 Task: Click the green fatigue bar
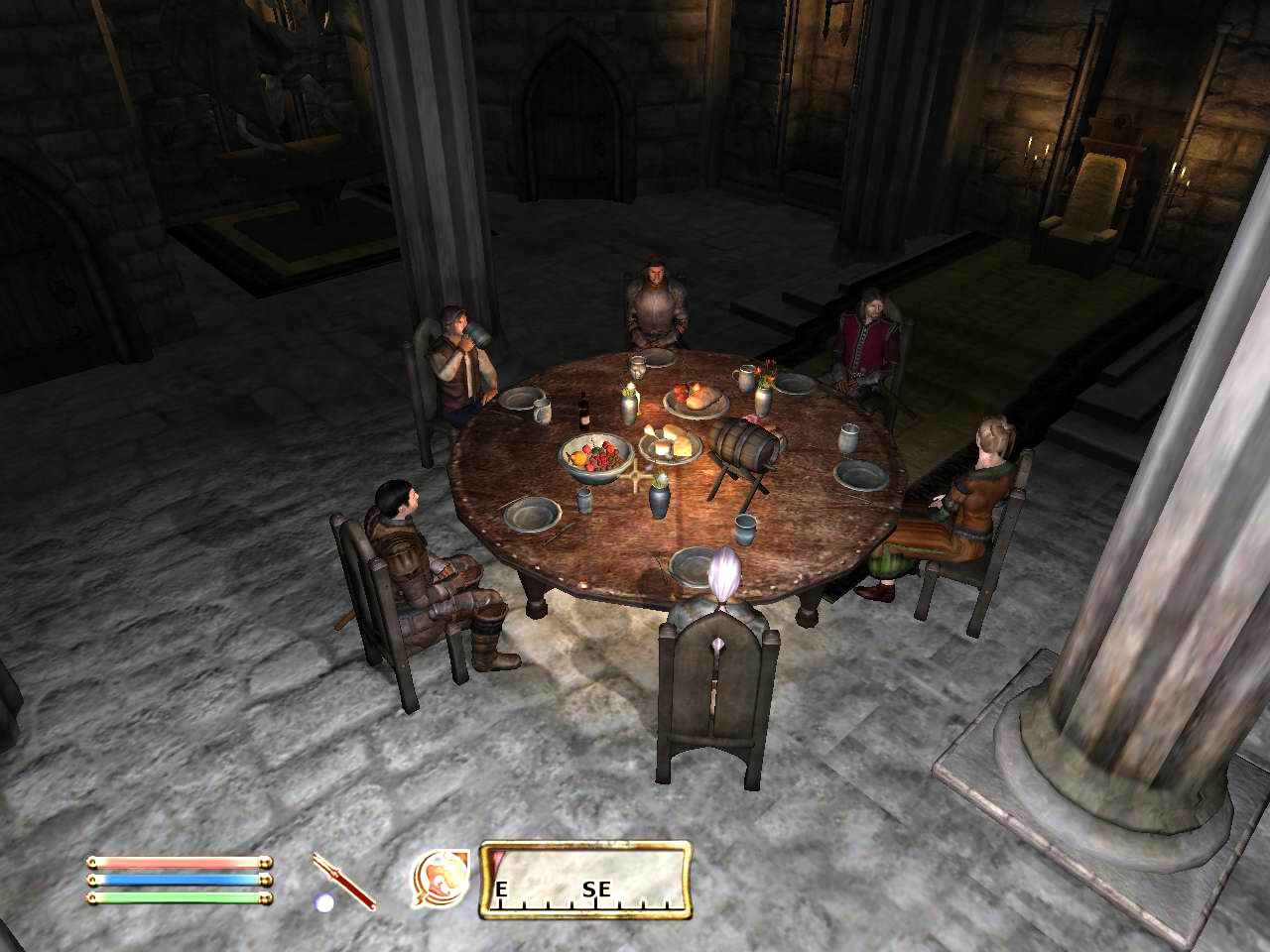(179, 897)
